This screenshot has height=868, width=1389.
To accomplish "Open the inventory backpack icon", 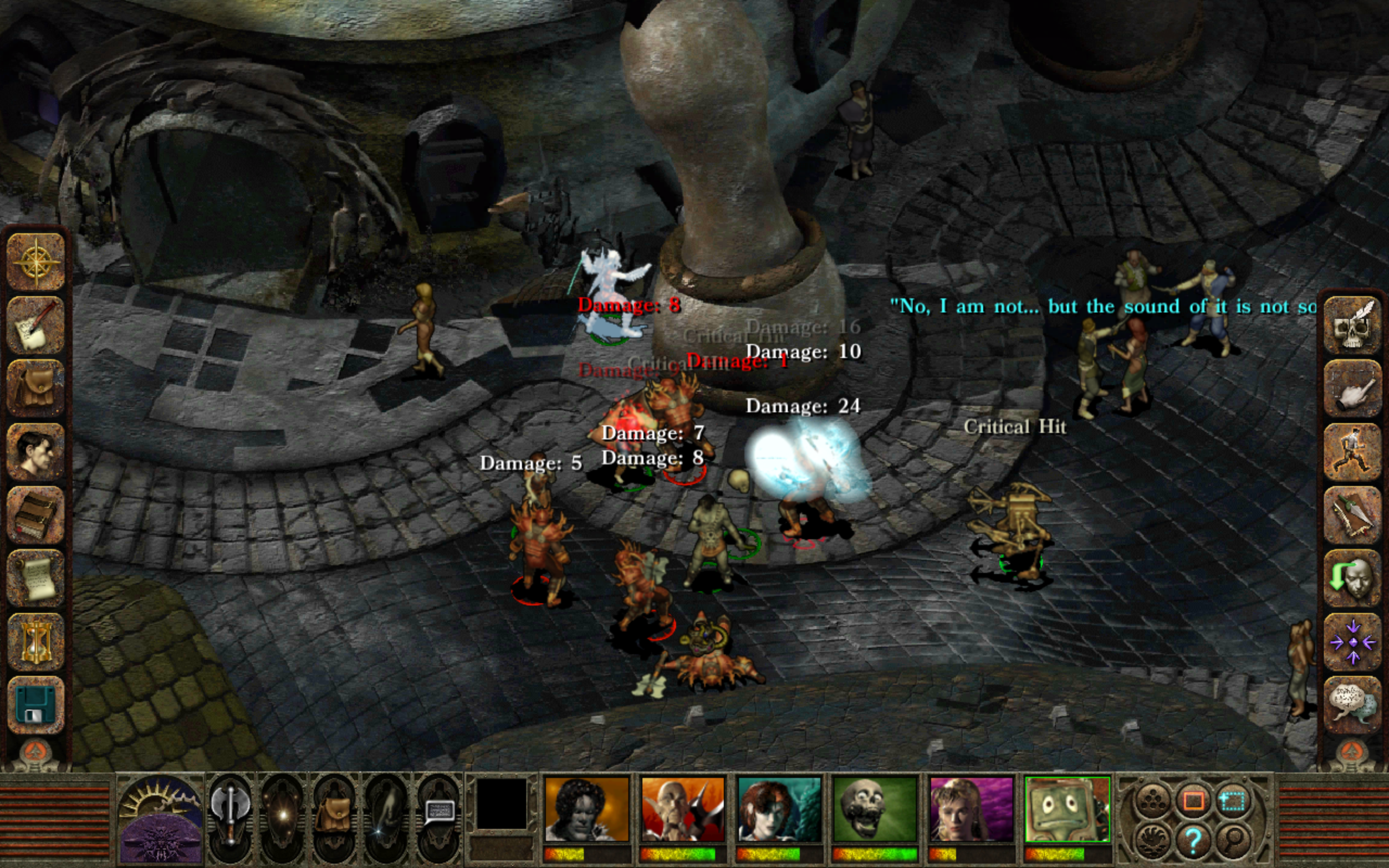I will (36, 388).
